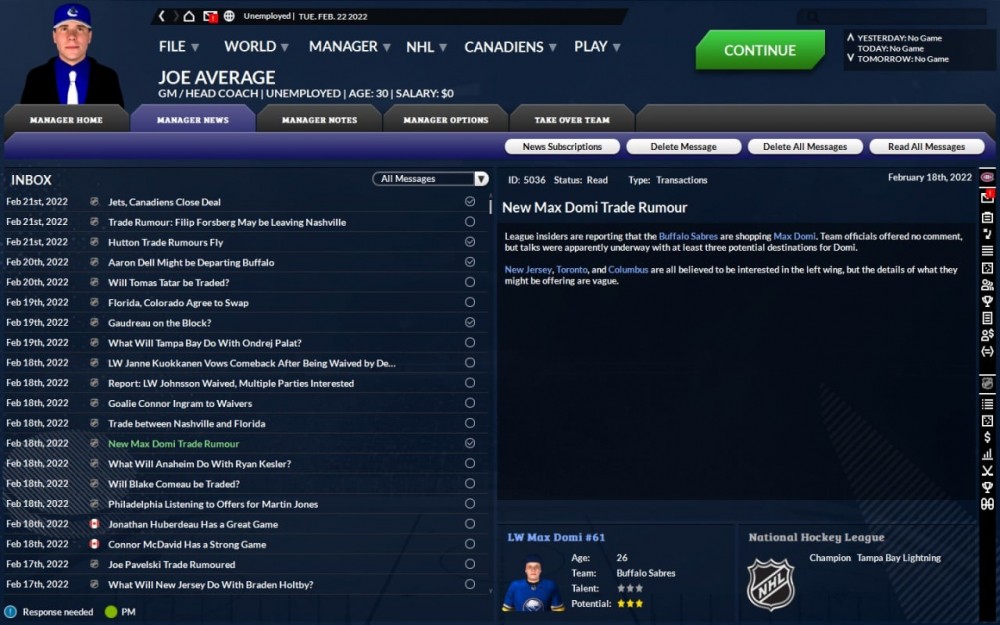Select the Jets, Canadiens Close Deal message
The image size is (1000, 625).
click(x=165, y=202)
